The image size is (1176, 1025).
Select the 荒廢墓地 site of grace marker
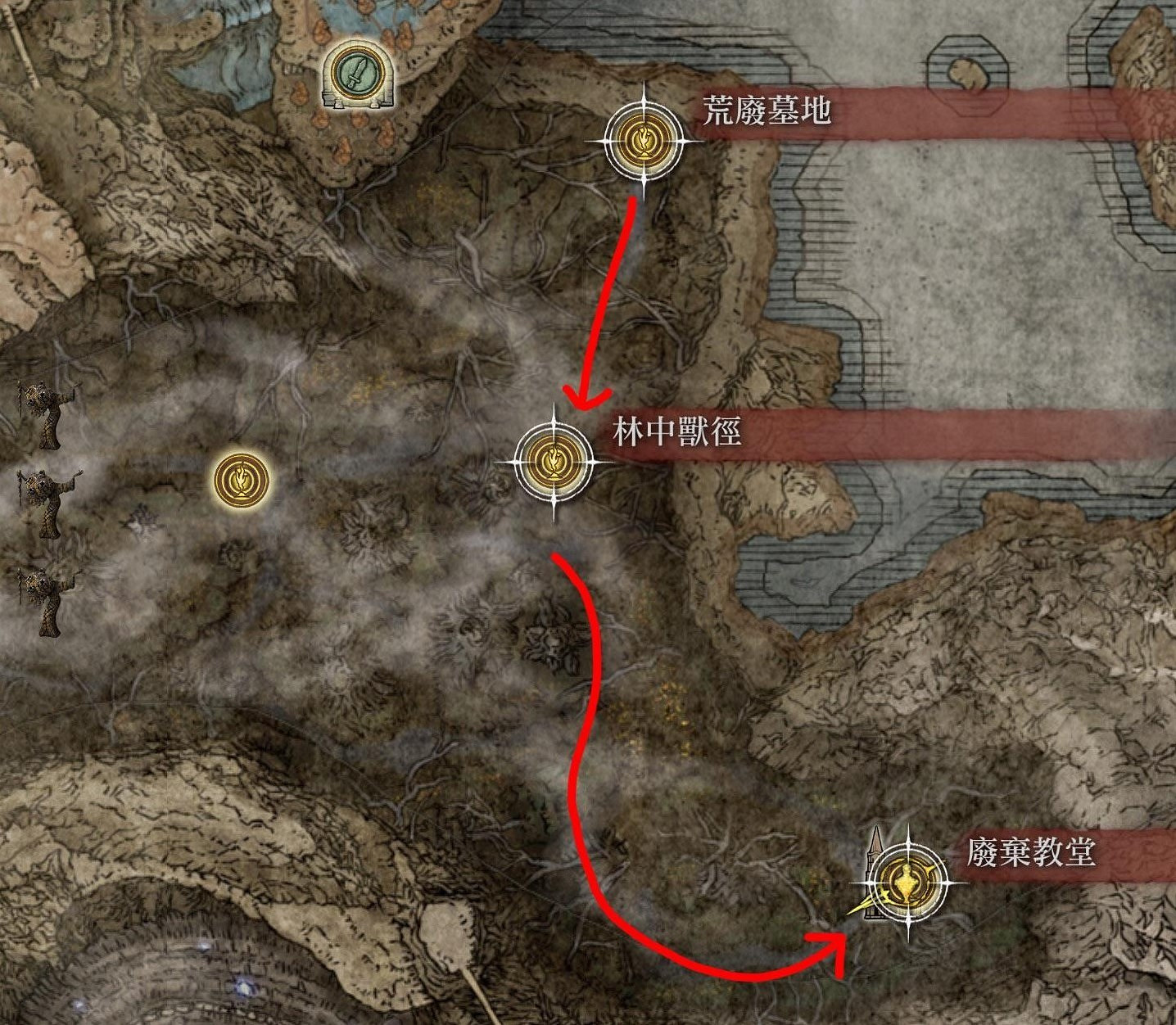click(x=645, y=141)
